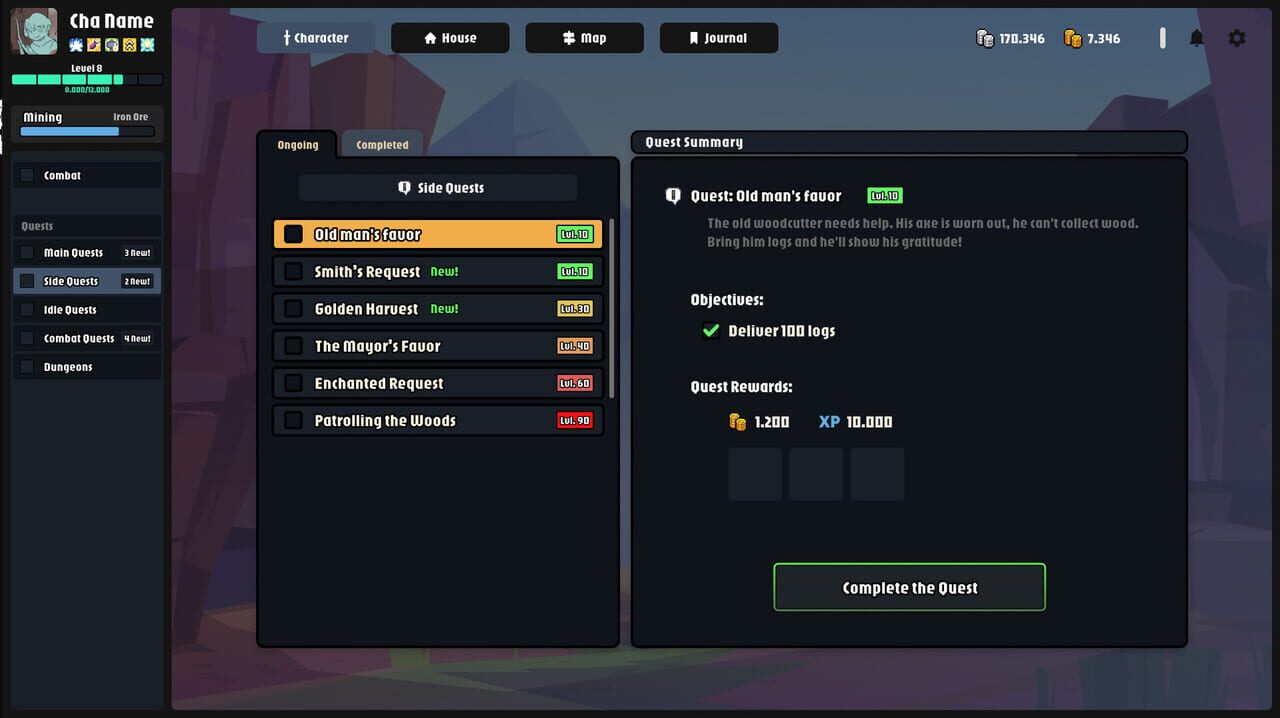This screenshot has height=718, width=1280.
Task: Click Complete the Quest button
Action: 909,587
